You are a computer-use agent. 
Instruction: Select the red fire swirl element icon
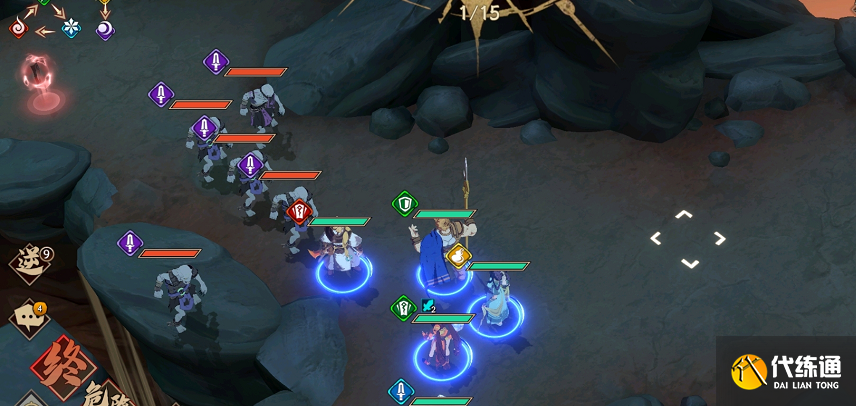click(18, 29)
